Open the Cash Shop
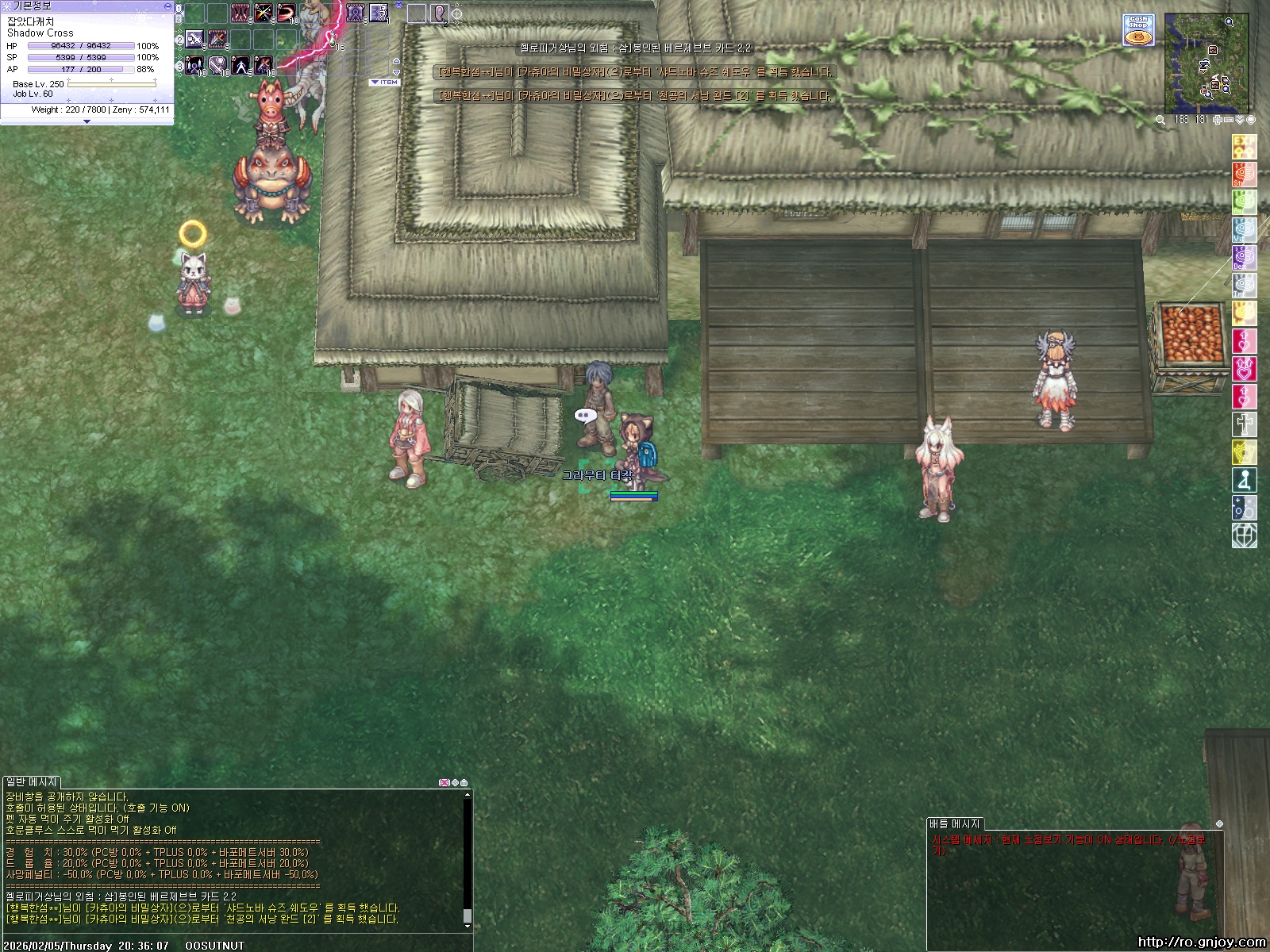Viewport: 1270px width, 952px height. 1138,30
